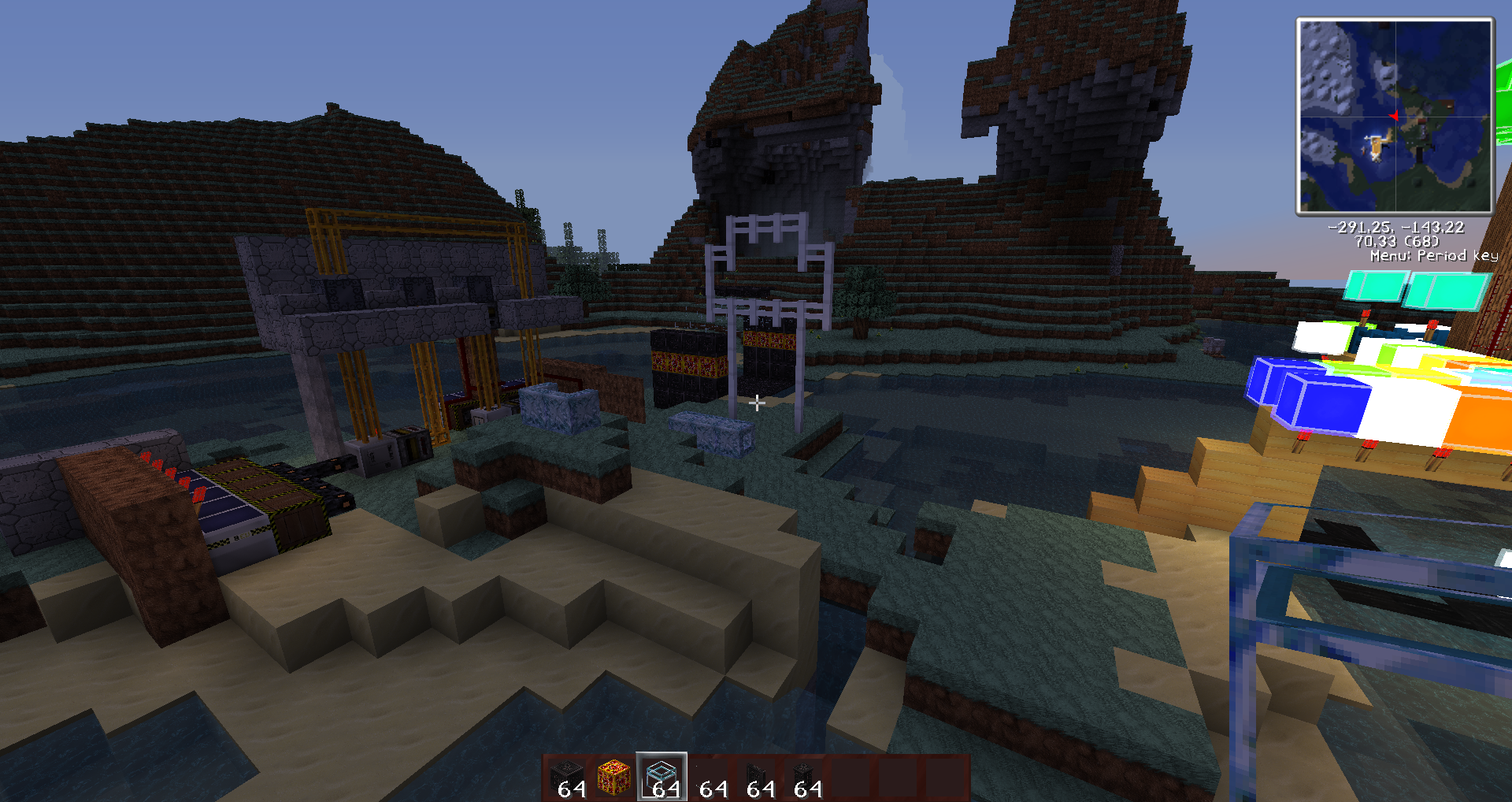Viewport: 1512px width, 802px height.
Task: Select the dark pillar item slot
Action: pyautogui.click(x=803, y=777)
